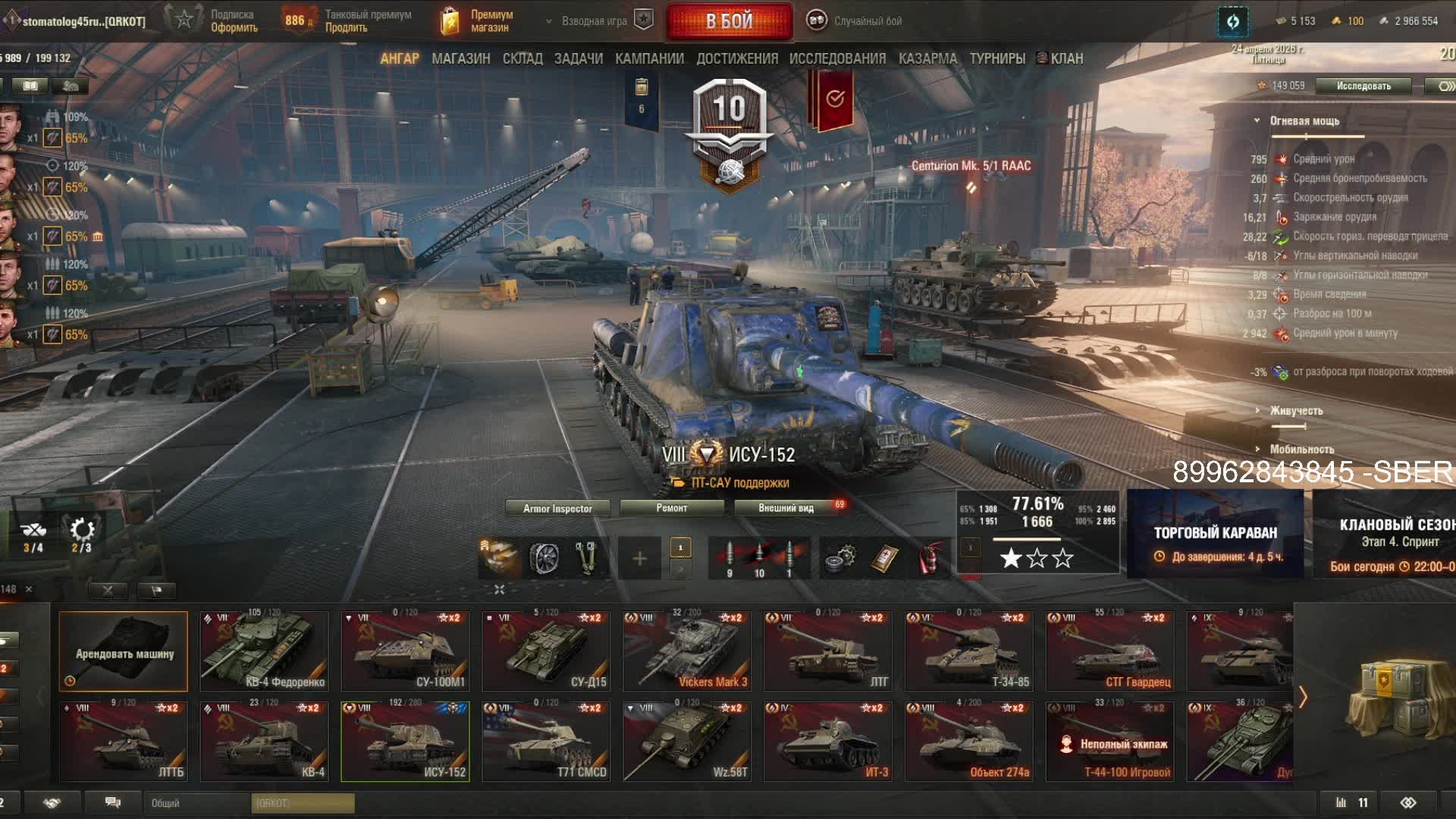
Task: Select the Vickers Mark 3 tank card
Action: point(687,651)
